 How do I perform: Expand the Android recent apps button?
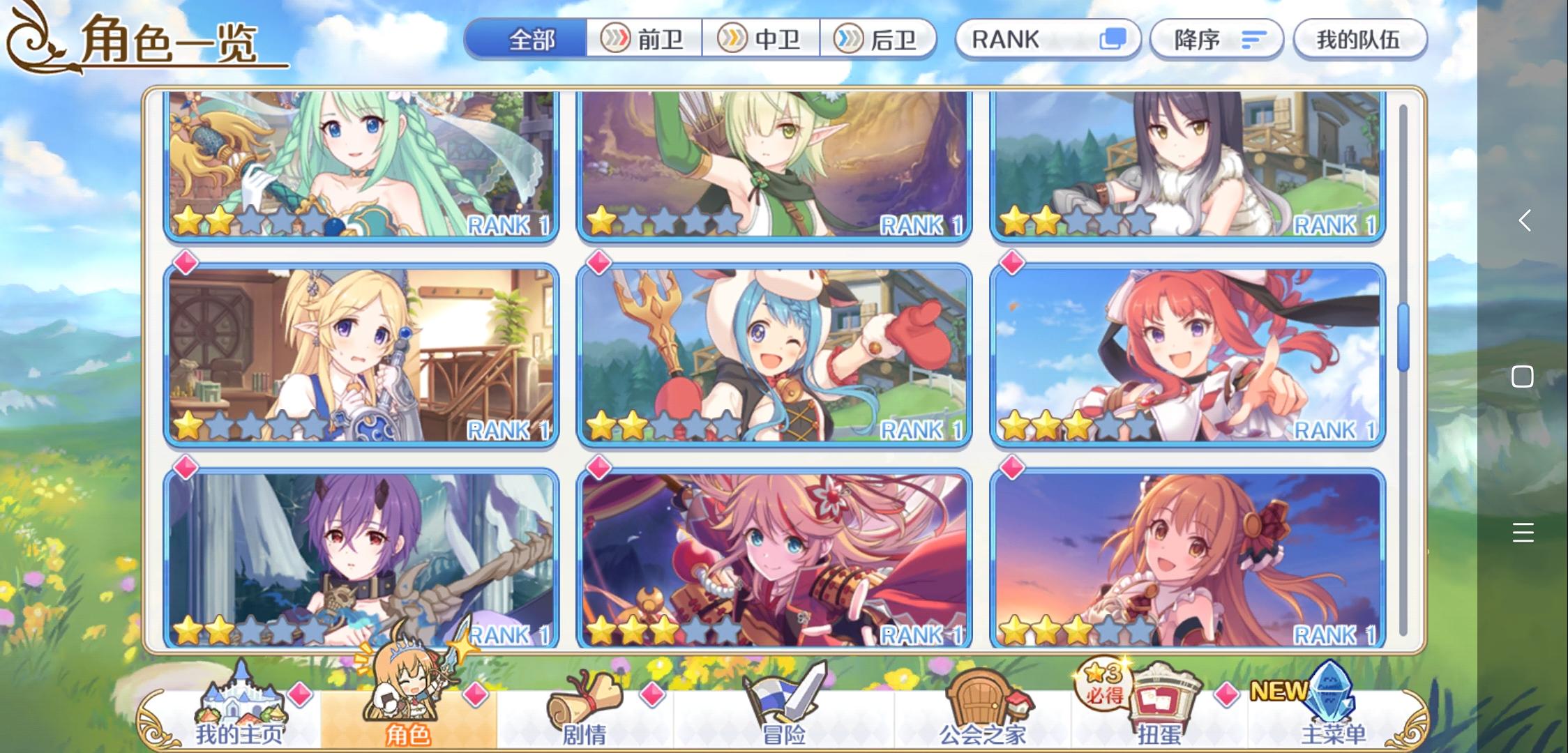[x=1525, y=533]
